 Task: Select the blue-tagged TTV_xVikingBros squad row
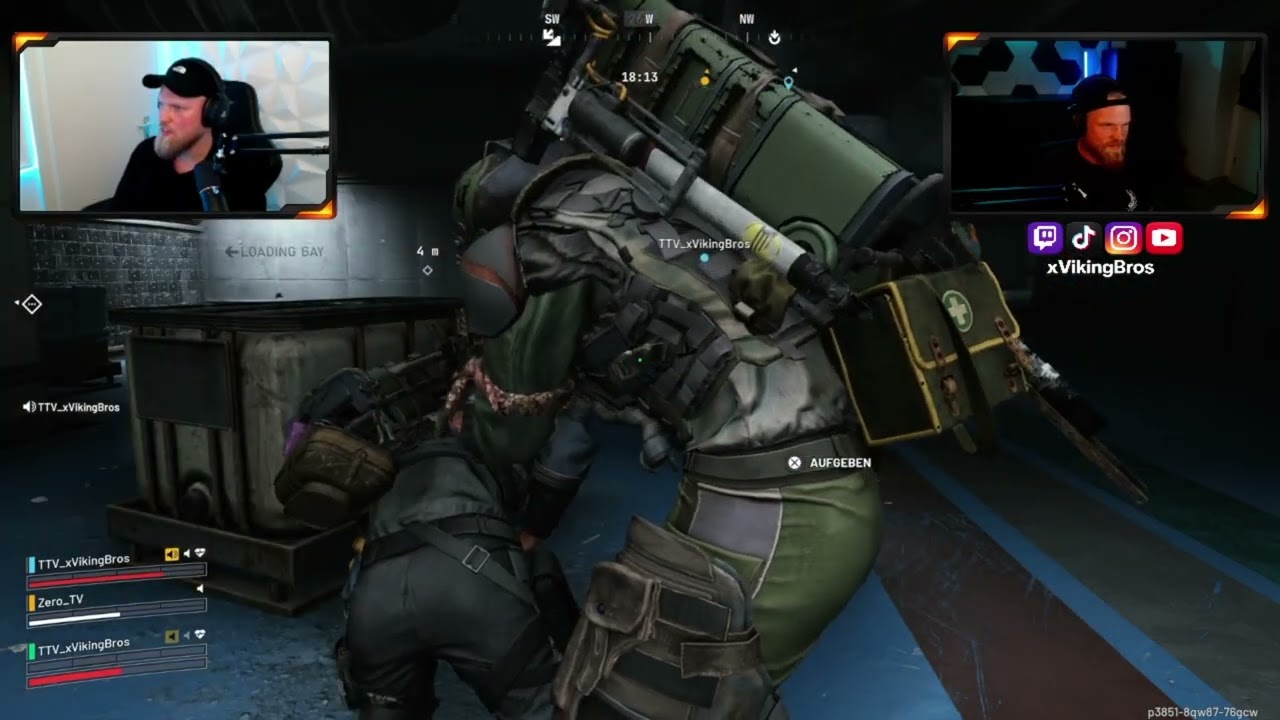tap(83, 561)
